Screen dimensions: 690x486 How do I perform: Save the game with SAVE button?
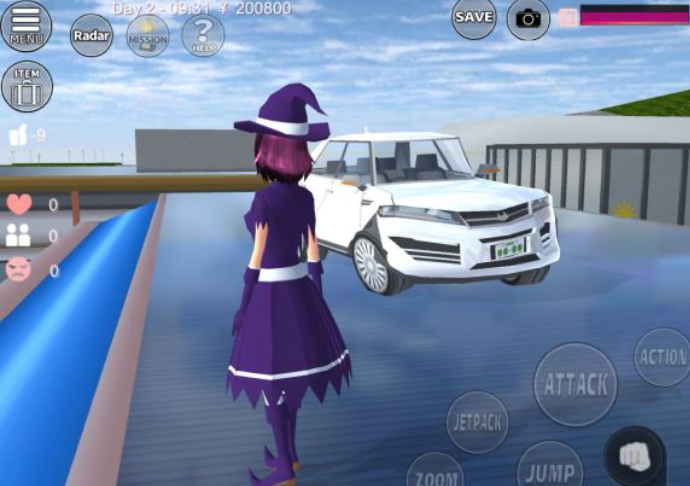tap(473, 17)
